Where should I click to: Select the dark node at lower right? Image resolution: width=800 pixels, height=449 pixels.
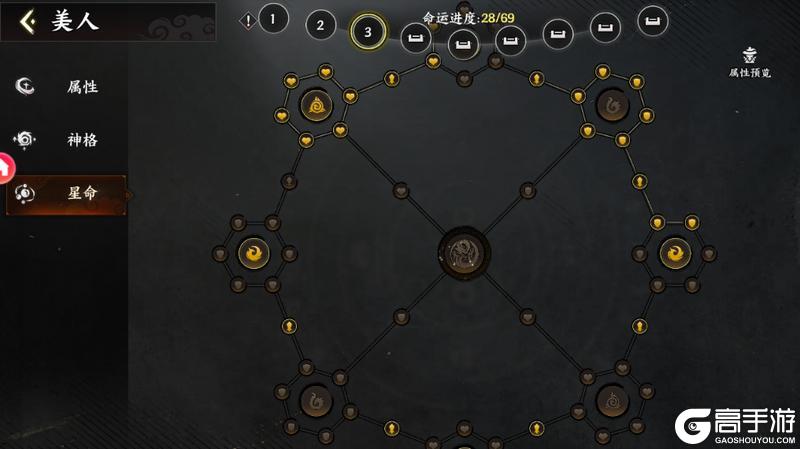tap(611, 401)
